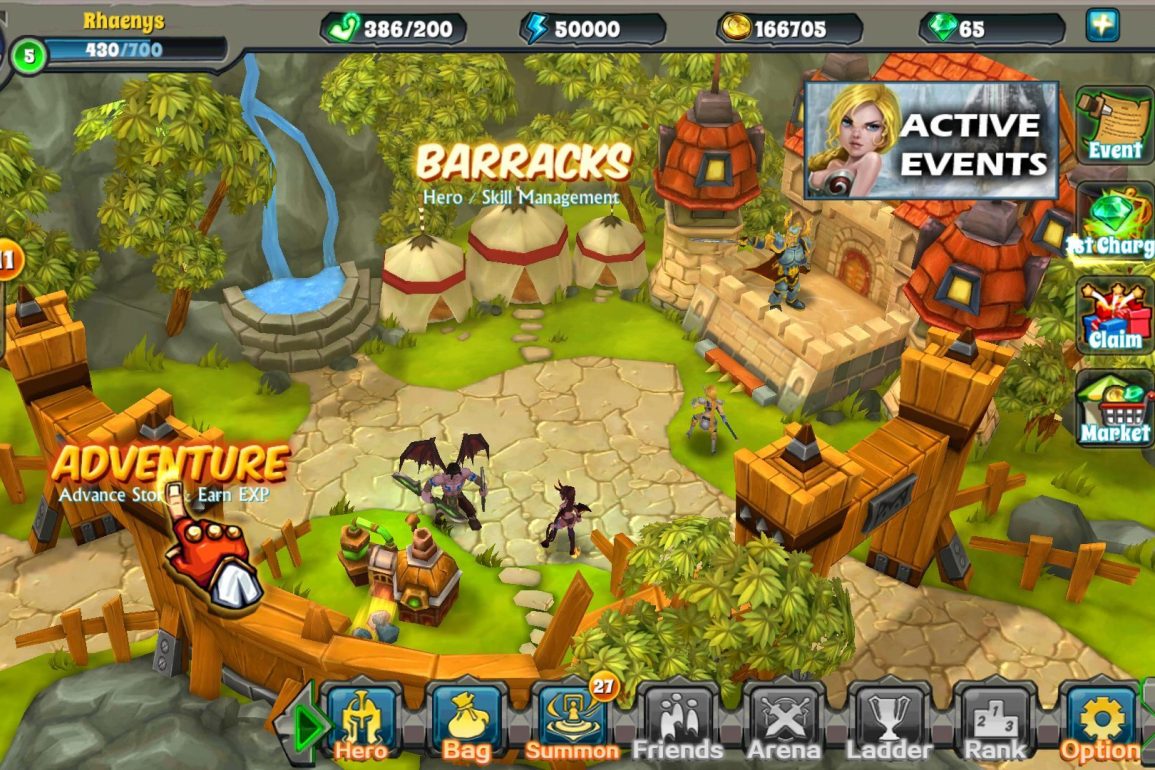1155x770 pixels.
Task: Visit the Market shop
Action: [x=1115, y=409]
